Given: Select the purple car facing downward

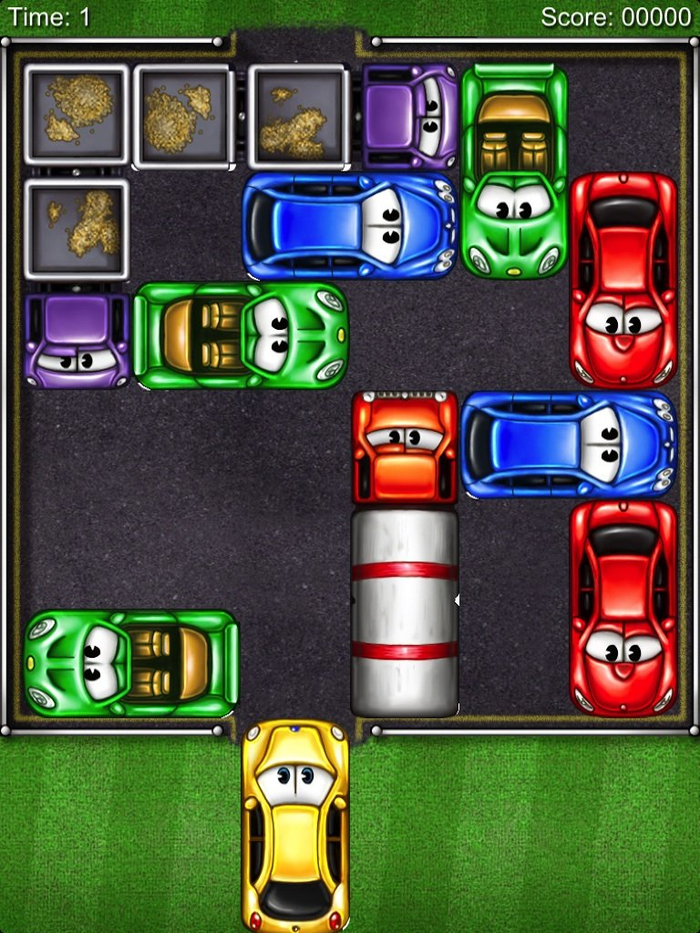Looking at the screenshot, I should point(78,338).
